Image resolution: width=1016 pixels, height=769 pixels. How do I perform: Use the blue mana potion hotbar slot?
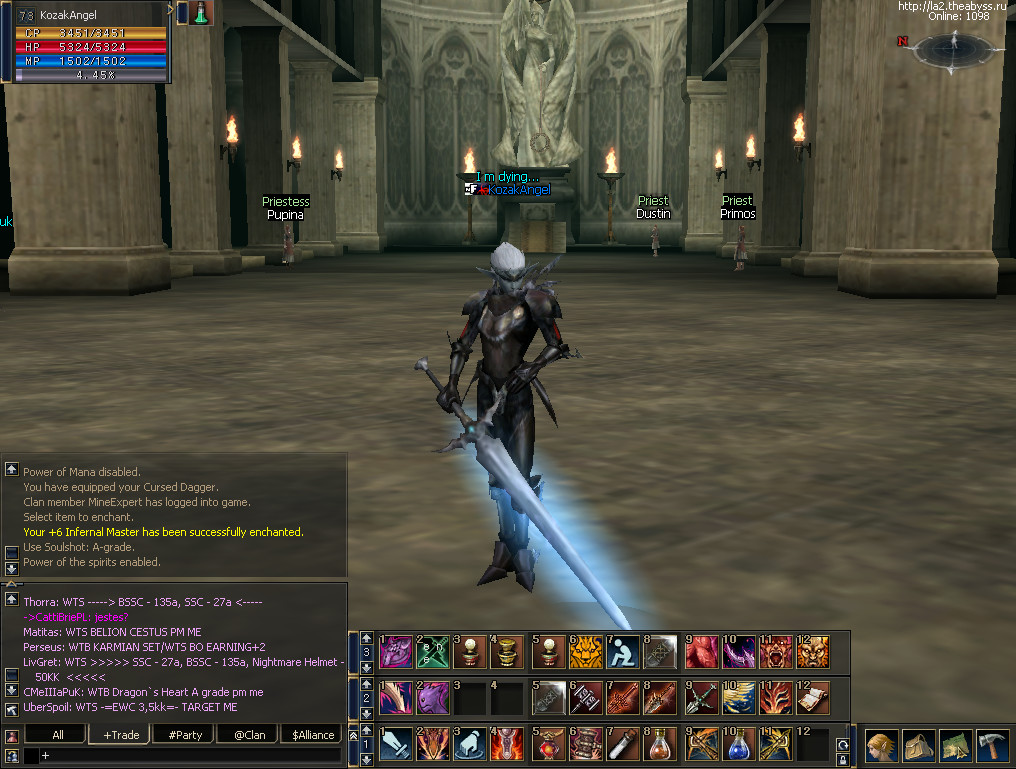(x=738, y=744)
